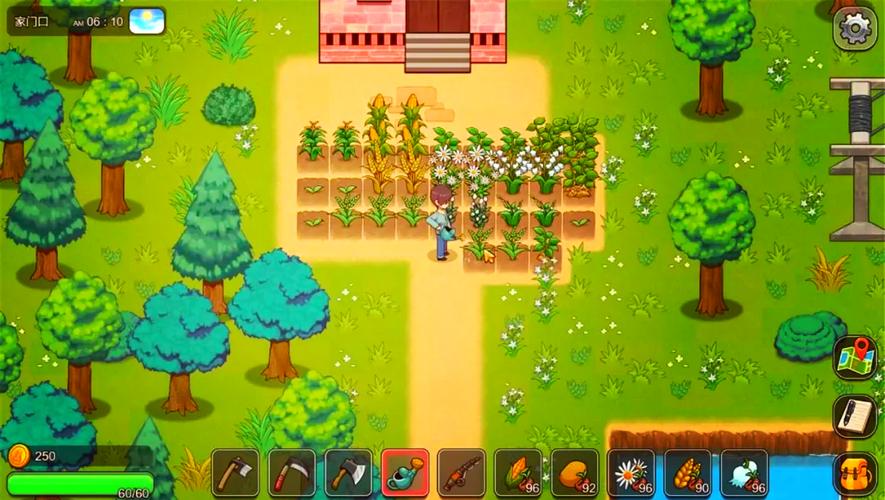The image size is (885, 500).
Task: Open the orange backpack inventory
Action: pyautogui.click(x=855, y=473)
